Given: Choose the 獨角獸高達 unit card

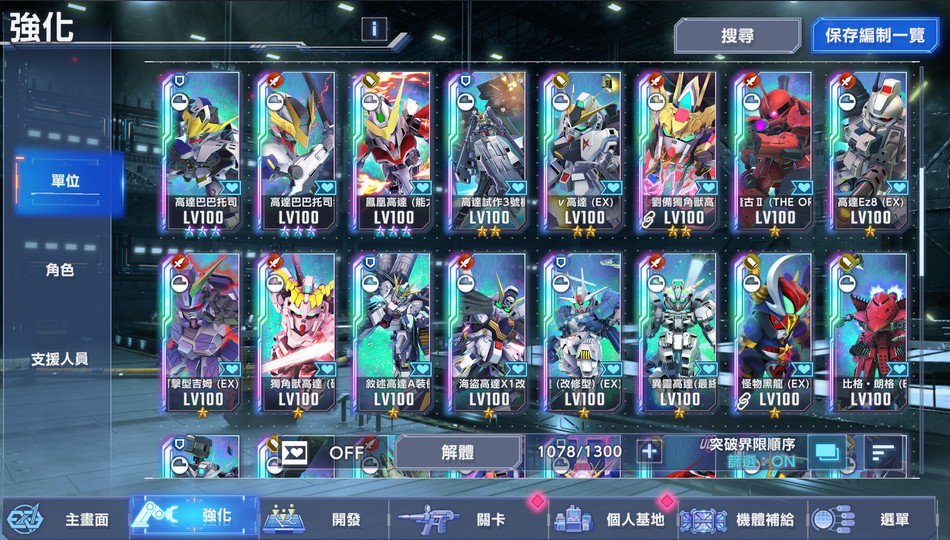Looking at the screenshot, I should (x=295, y=332).
